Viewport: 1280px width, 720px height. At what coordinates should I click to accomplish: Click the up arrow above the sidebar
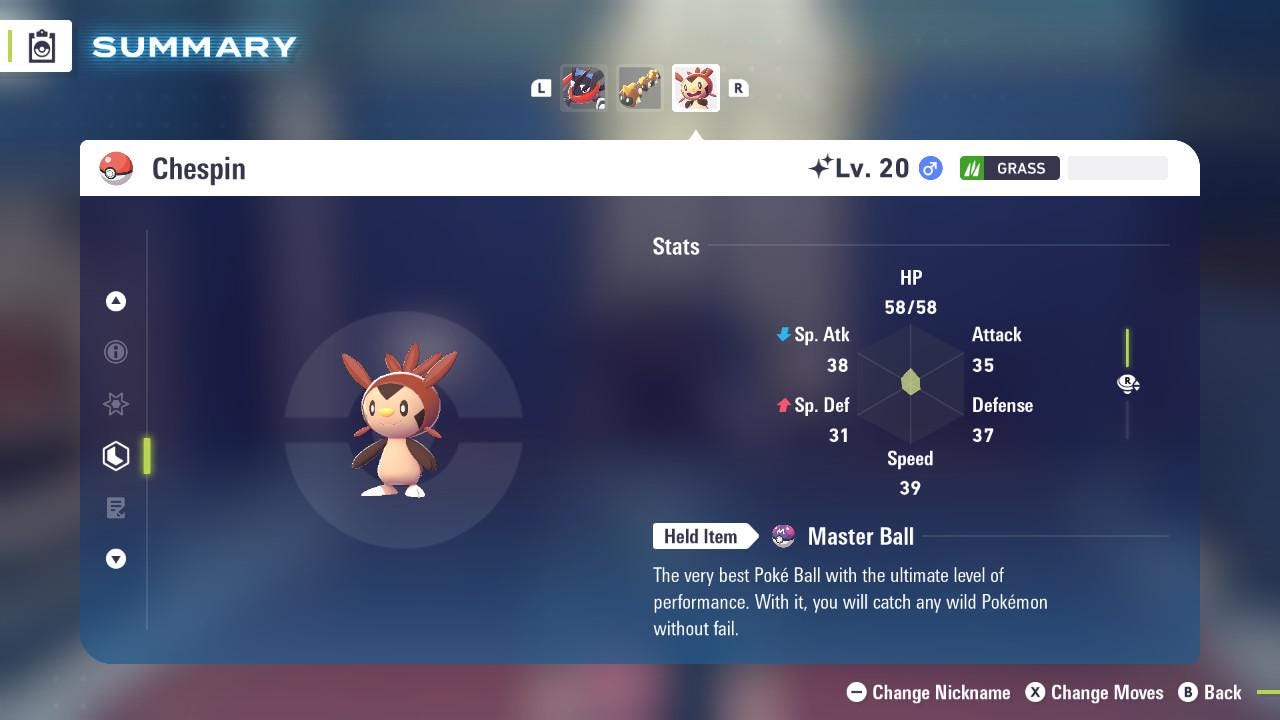tap(116, 301)
